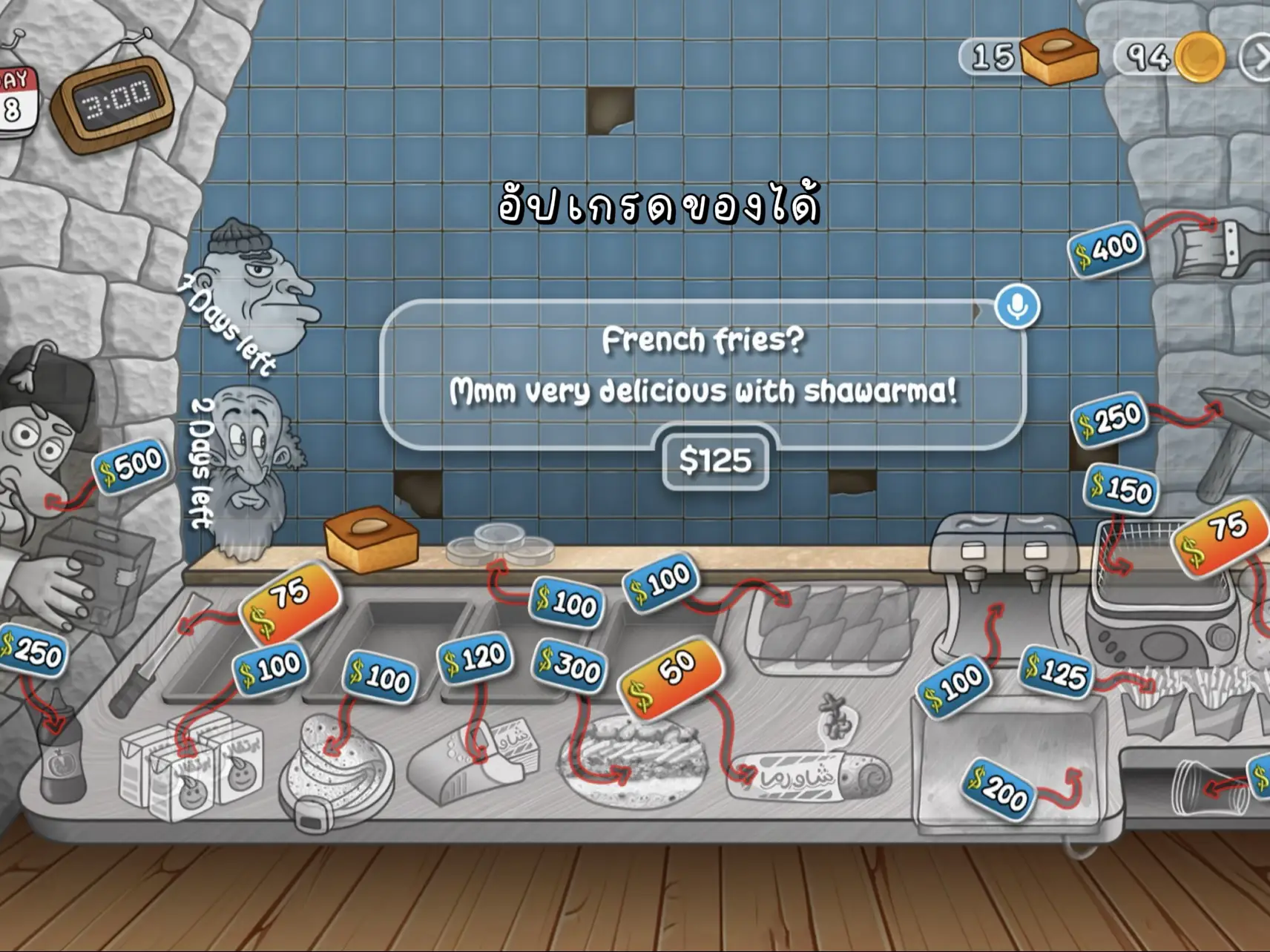This screenshot has height=952, width=1270.
Task: Choose the $100 tag for juice boxes
Action: pyautogui.click(x=269, y=669)
